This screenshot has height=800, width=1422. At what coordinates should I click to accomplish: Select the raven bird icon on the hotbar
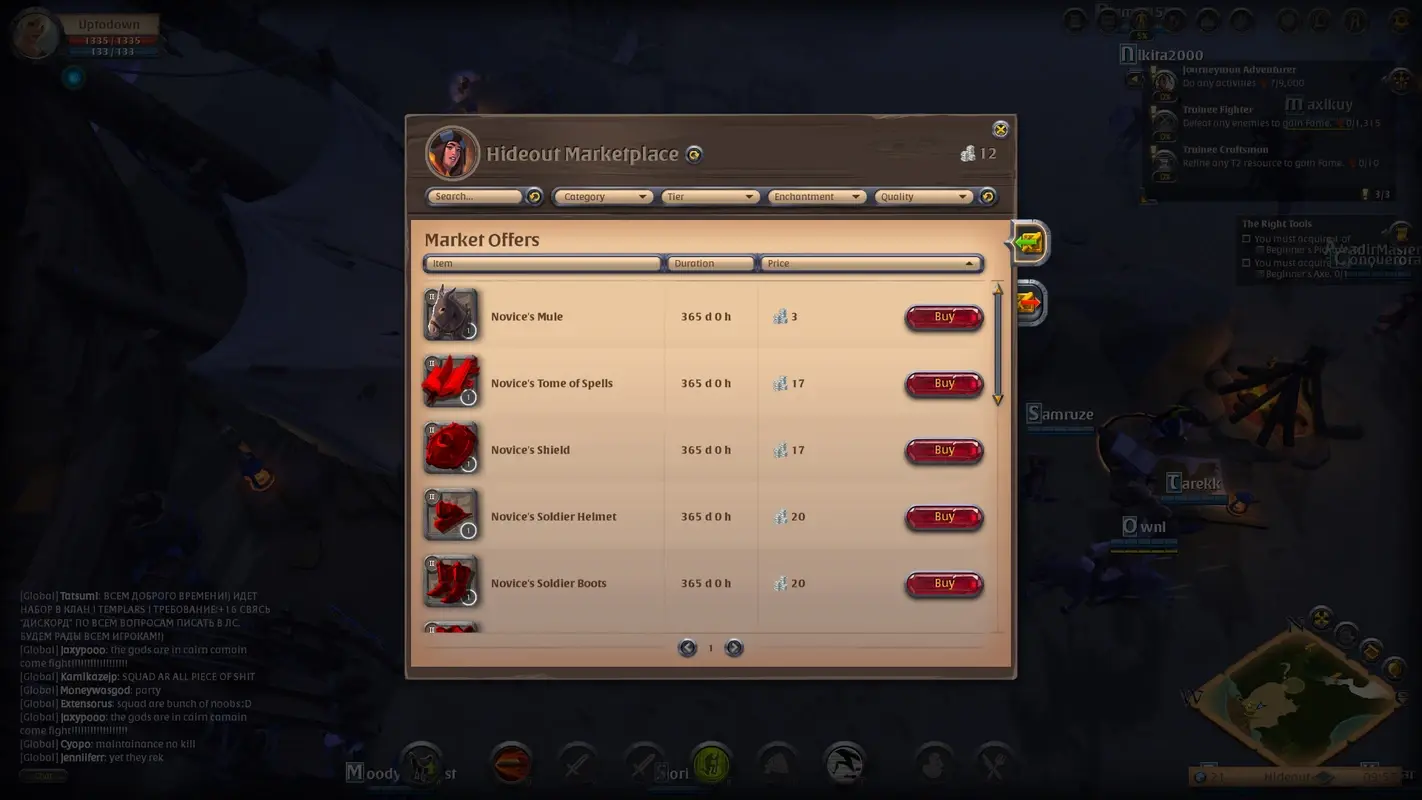(x=844, y=764)
